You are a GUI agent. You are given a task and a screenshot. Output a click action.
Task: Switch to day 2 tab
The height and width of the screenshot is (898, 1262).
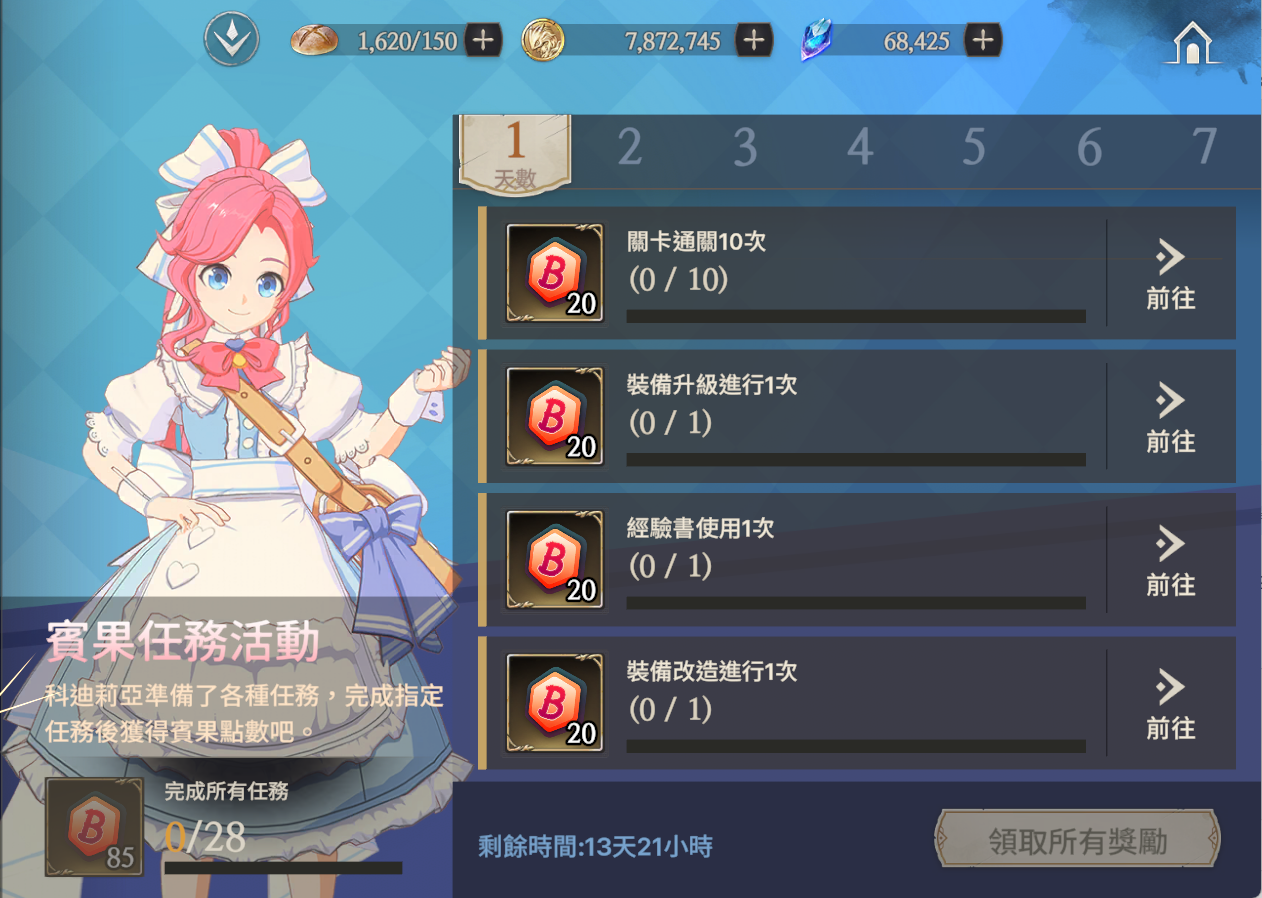point(629,148)
